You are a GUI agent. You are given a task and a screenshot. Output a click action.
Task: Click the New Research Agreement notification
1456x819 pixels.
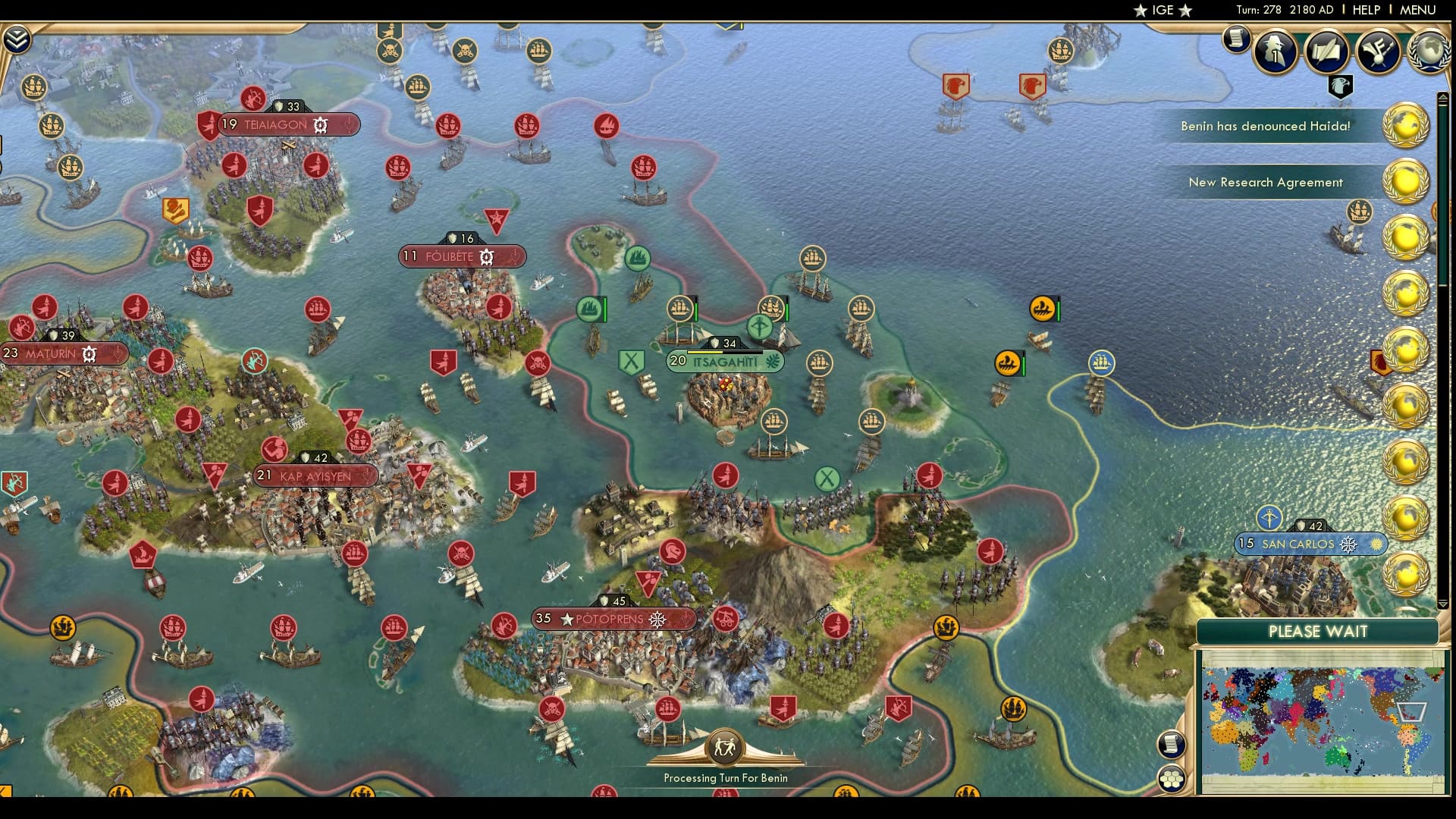tap(1266, 182)
